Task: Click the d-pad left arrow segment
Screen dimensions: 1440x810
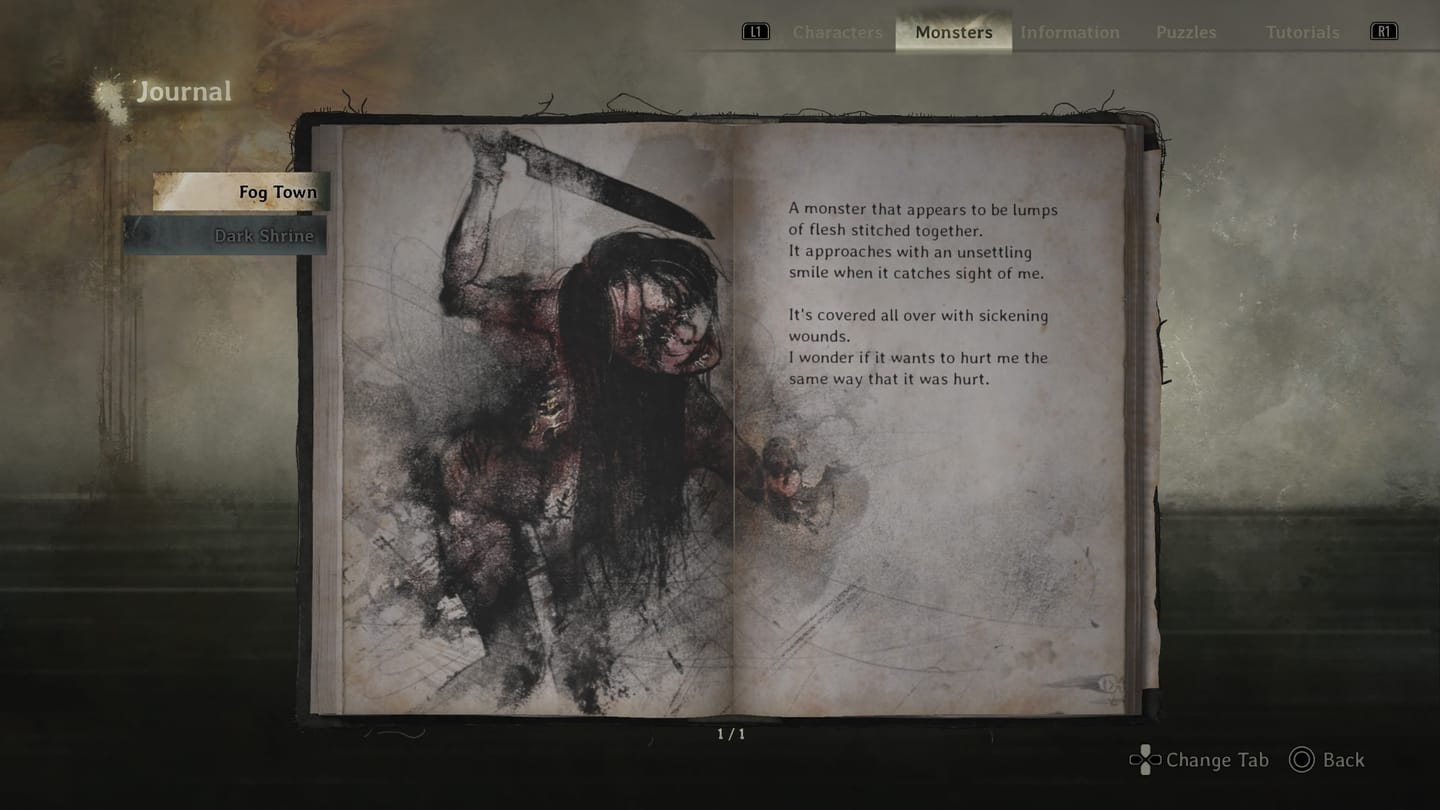Action: click(x=1135, y=760)
